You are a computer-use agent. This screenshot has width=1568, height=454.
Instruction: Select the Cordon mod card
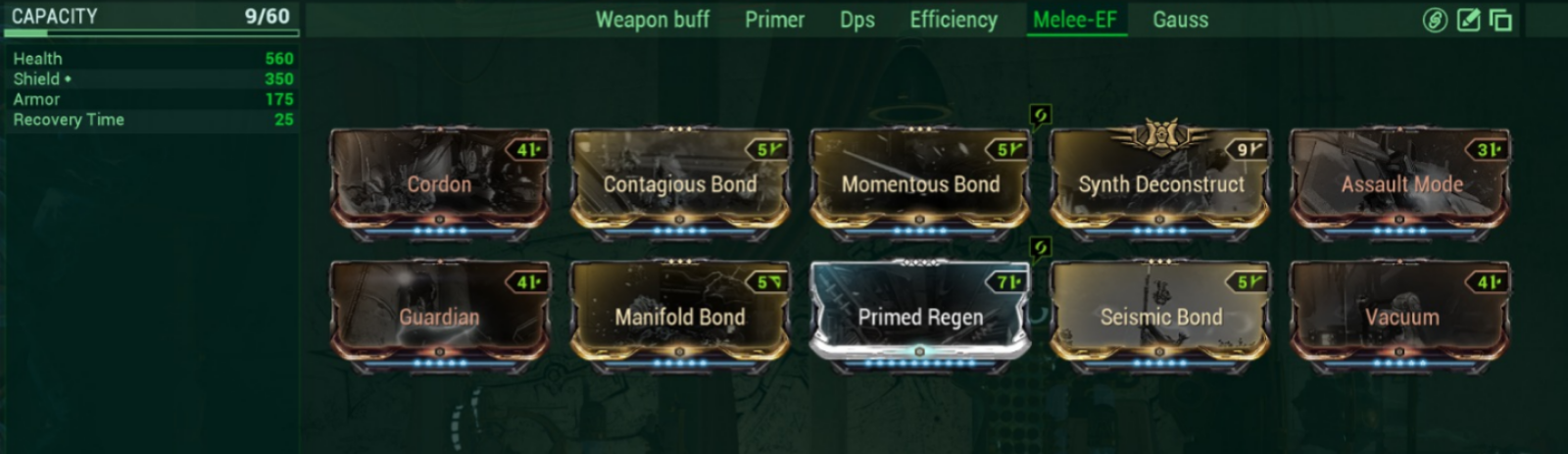click(439, 183)
